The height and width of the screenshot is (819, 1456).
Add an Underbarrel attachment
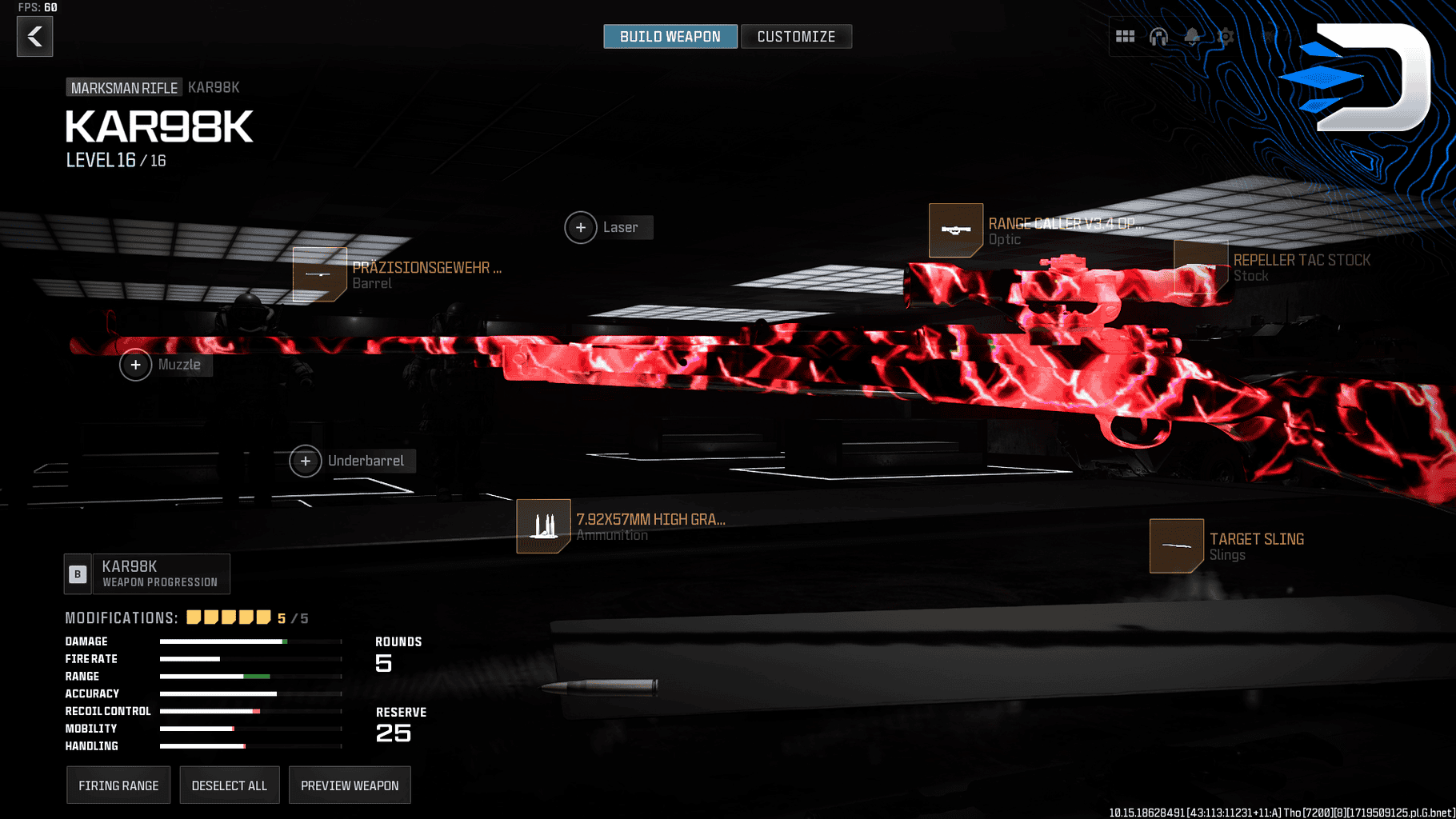306,461
